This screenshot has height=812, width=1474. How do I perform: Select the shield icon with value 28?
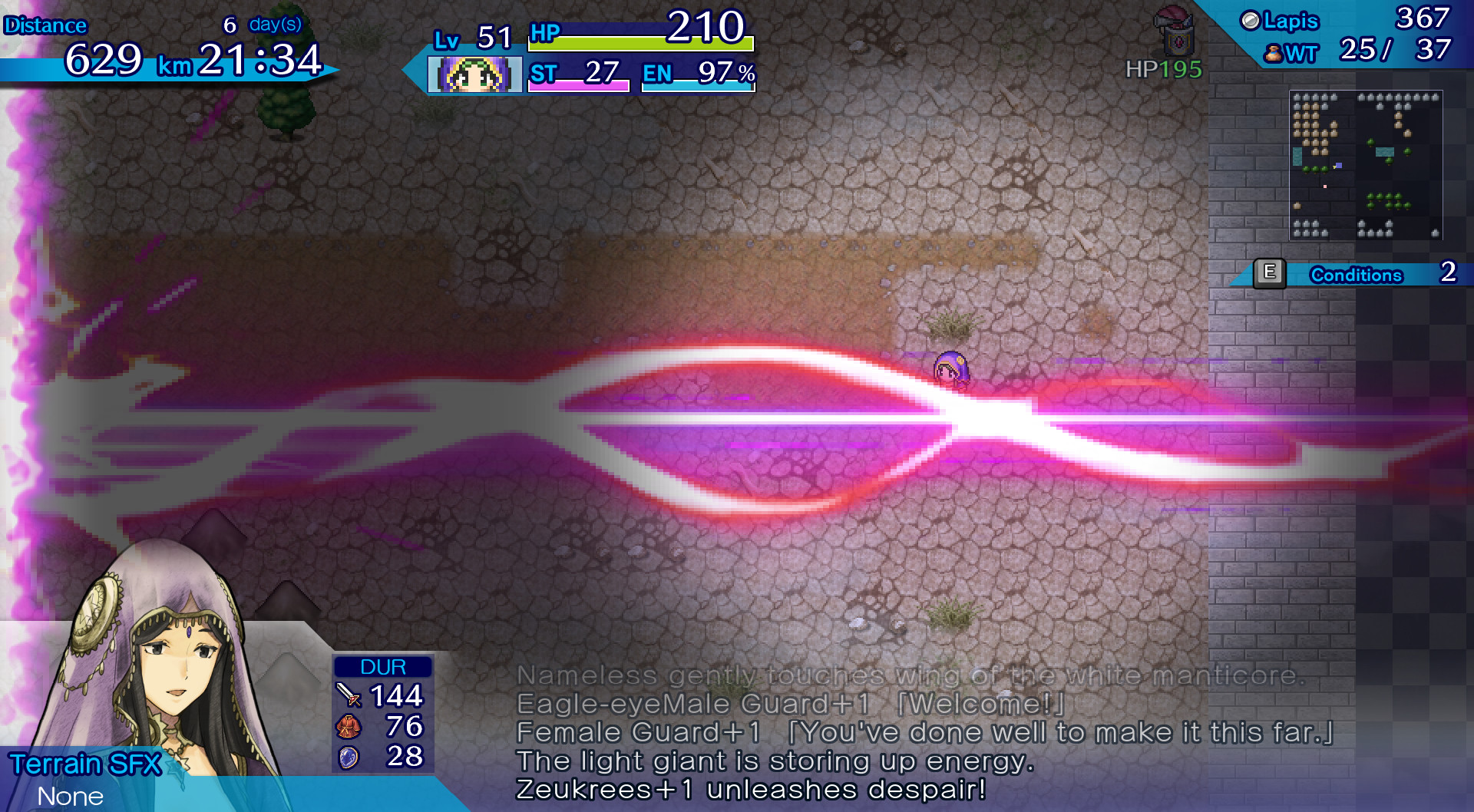[x=347, y=757]
